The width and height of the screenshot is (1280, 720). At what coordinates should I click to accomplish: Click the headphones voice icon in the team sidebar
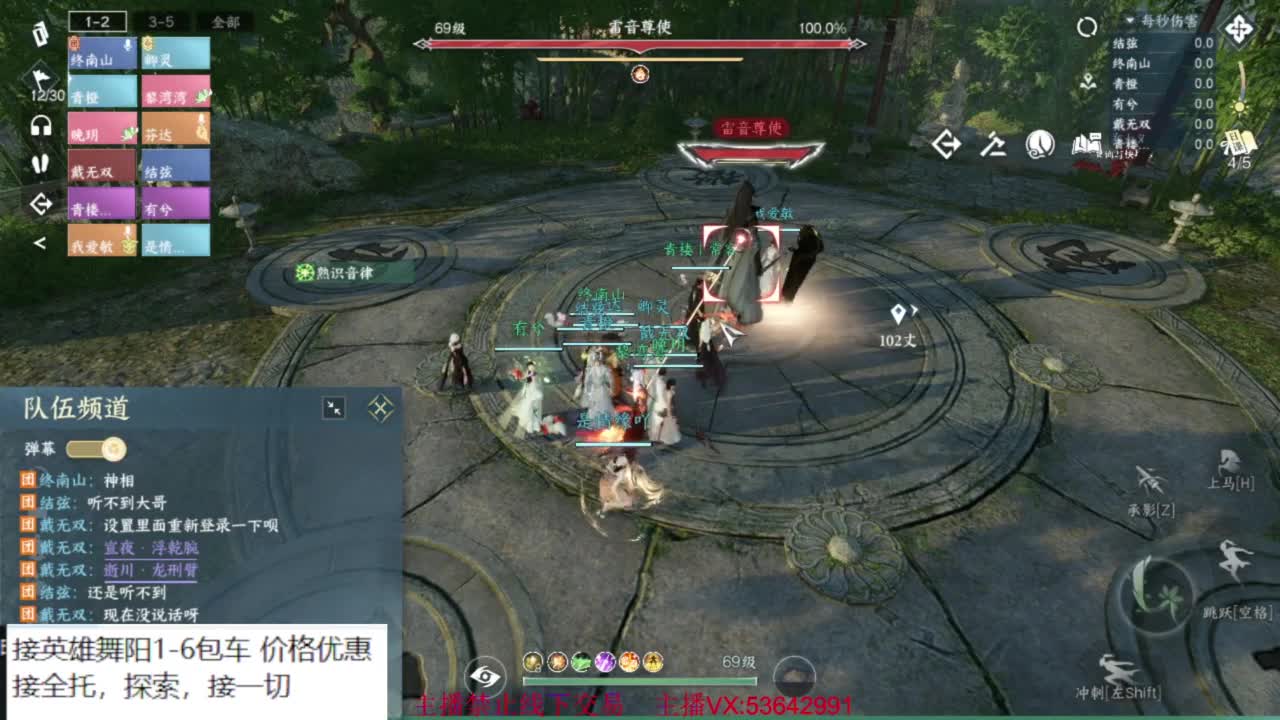pos(39,123)
